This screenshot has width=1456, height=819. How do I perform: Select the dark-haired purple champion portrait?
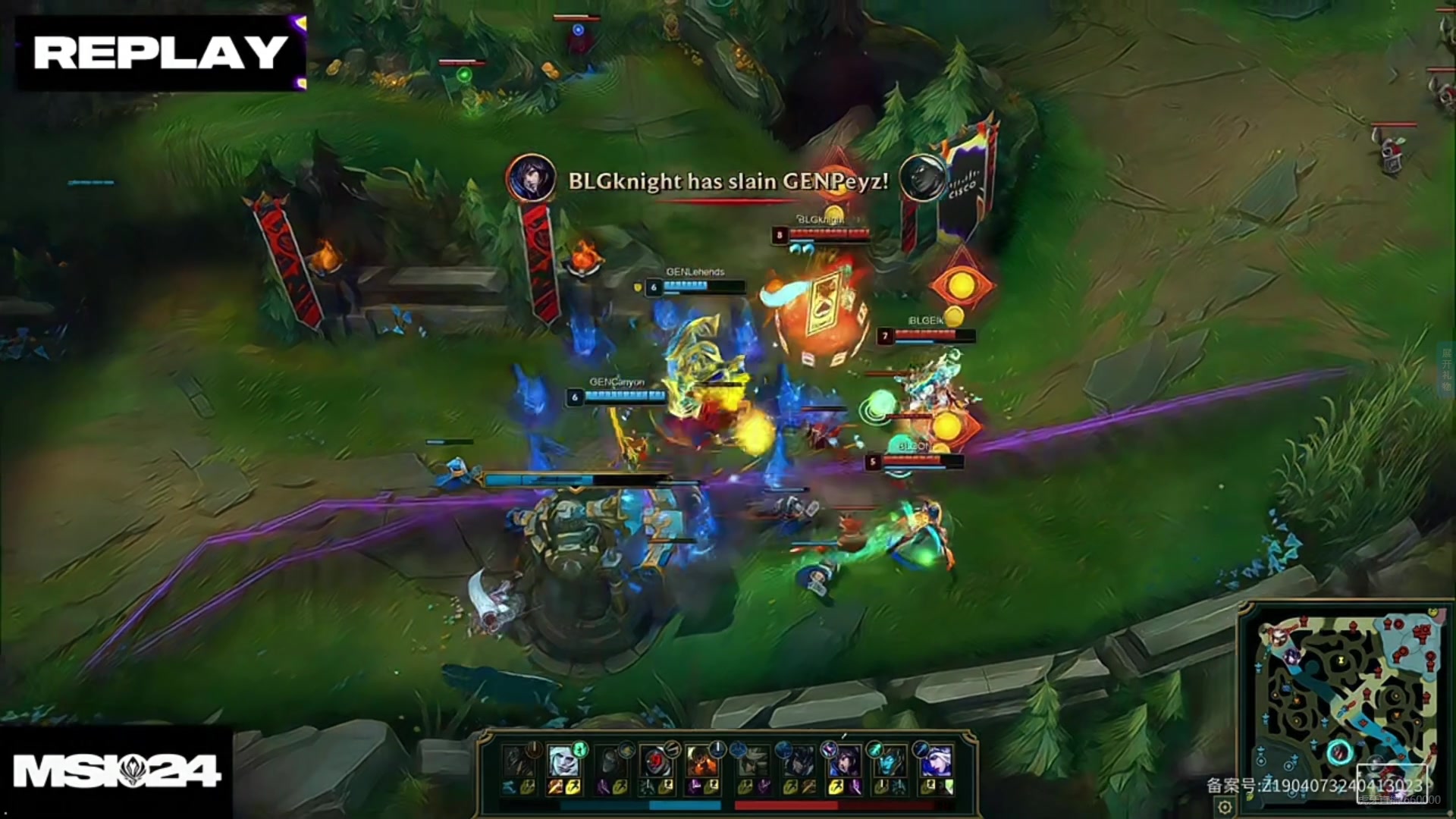(843, 761)
